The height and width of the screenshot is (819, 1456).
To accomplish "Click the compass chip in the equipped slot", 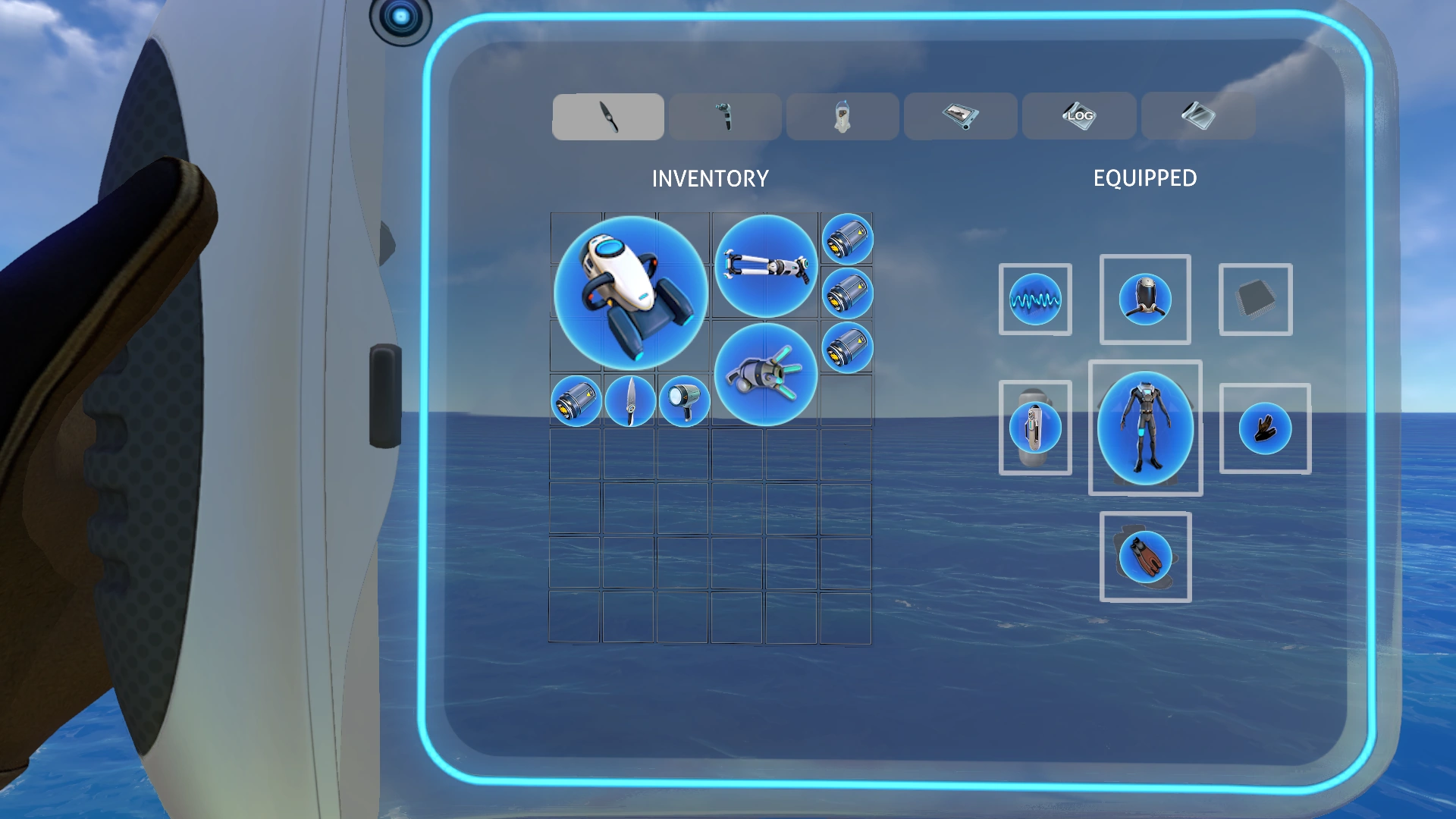I will [x=1034, y=300].
